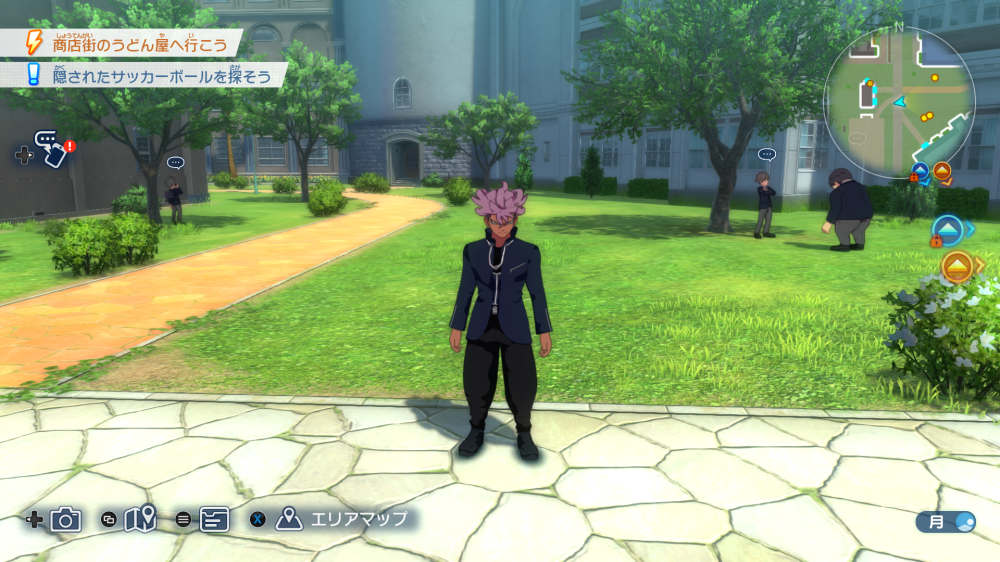Select the hidden soccer ball side quest

(x=150, y=76)
